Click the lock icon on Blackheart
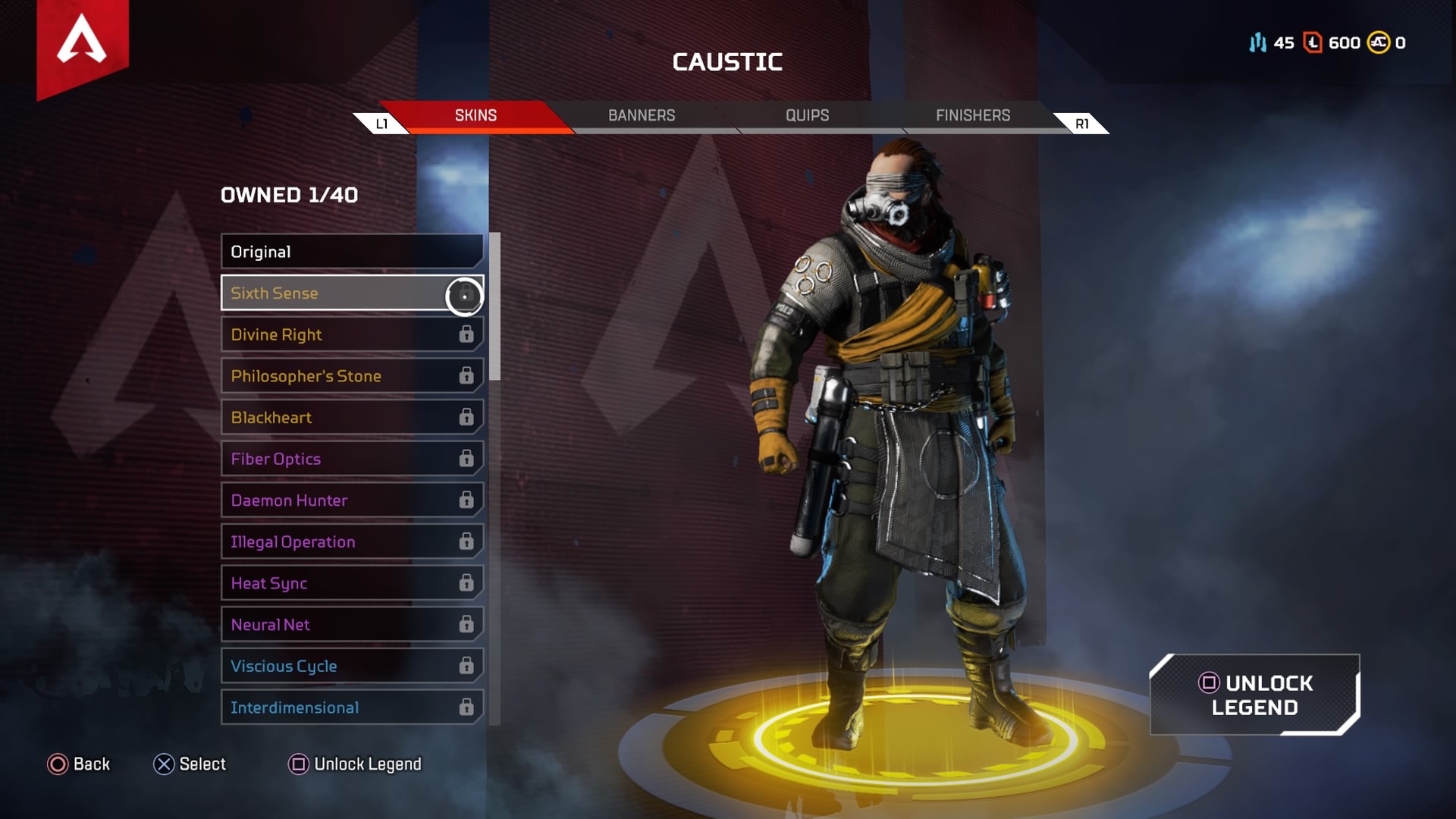Image resolution: width=1456 pixels, height=819 pixels. [x=466, y=417]
